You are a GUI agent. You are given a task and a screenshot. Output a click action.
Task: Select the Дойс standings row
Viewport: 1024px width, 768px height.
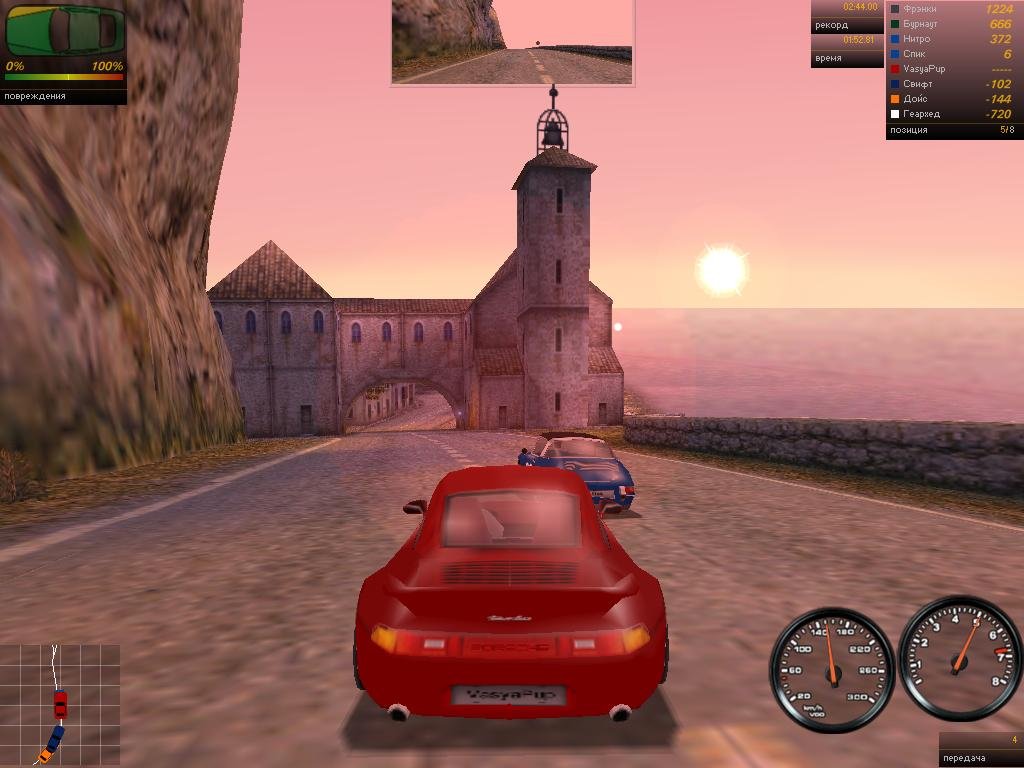click(952, 99)
